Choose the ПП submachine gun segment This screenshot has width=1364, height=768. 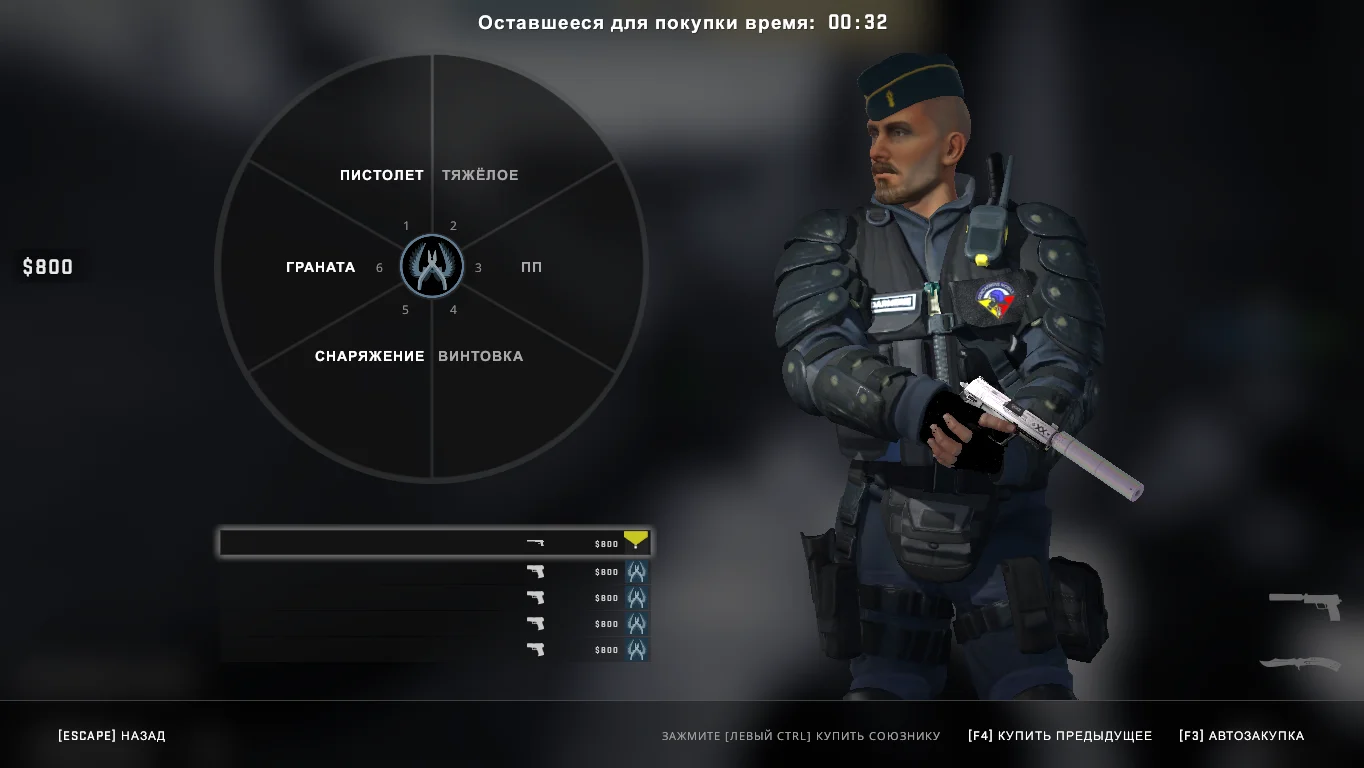point(532,267)
